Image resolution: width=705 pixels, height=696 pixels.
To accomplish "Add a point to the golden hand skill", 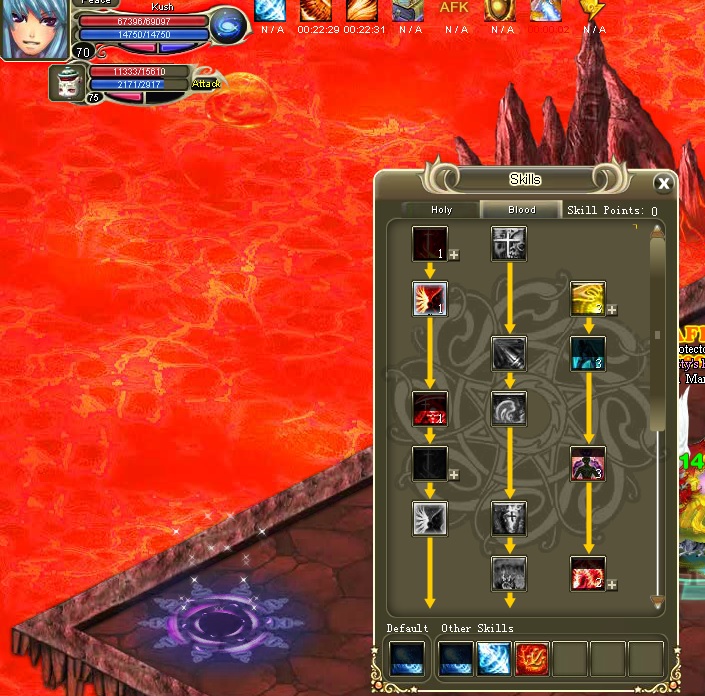I will click(x=612, y=310).
